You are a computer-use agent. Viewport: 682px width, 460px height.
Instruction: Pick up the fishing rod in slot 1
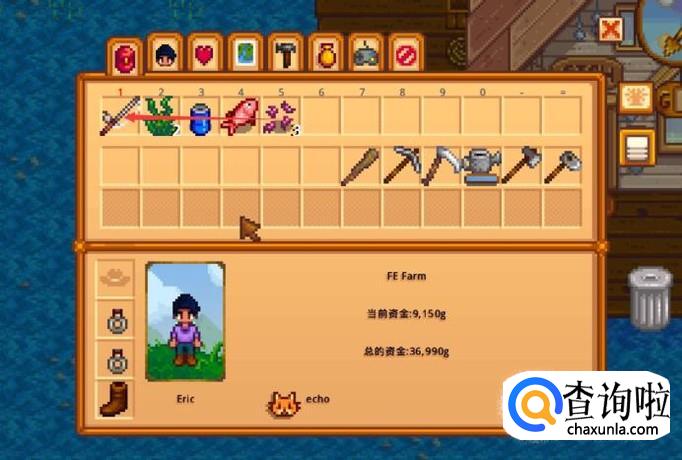coord(120,120)
